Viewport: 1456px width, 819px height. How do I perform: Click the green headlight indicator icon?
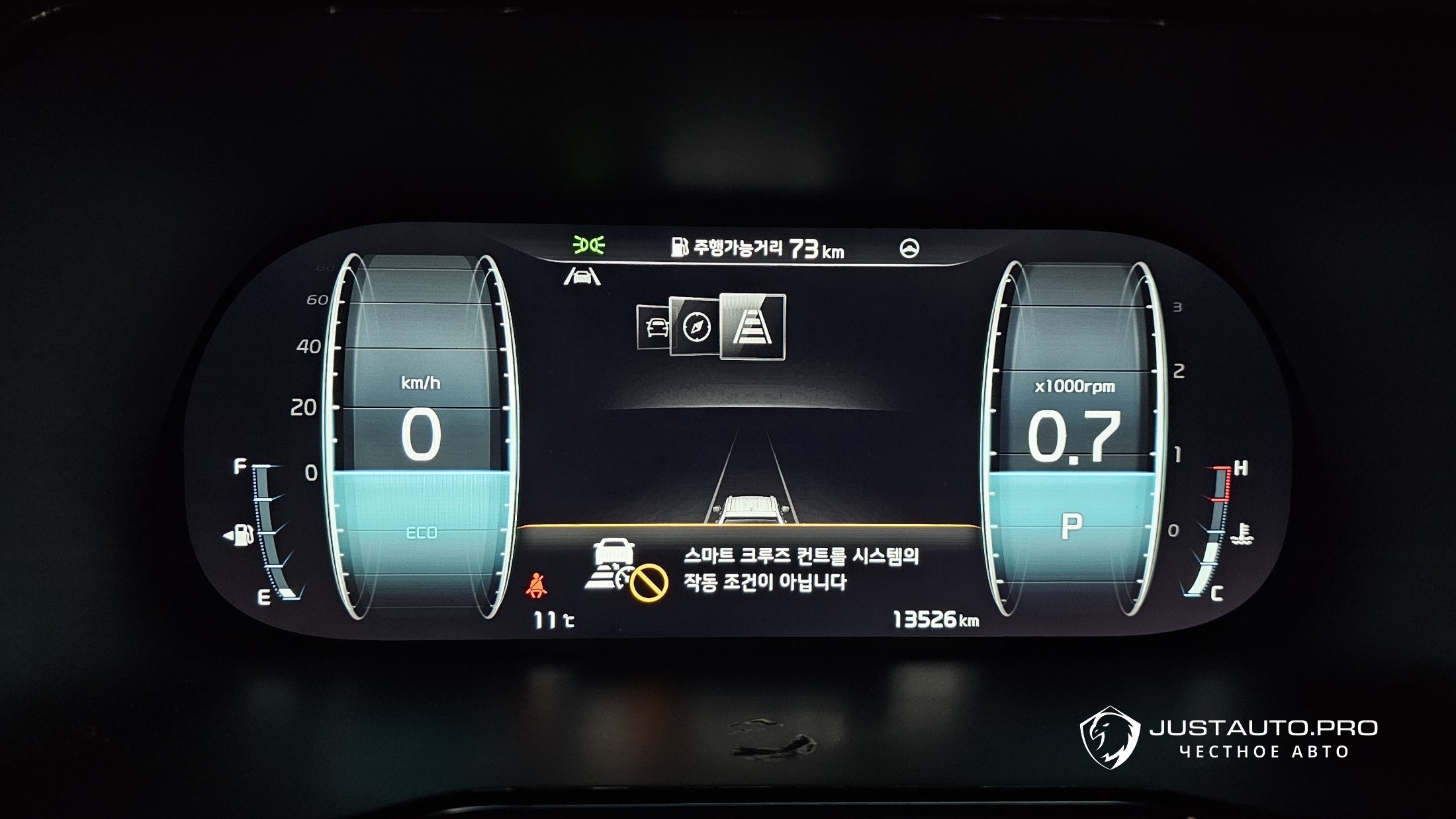(x=588, y=245)
